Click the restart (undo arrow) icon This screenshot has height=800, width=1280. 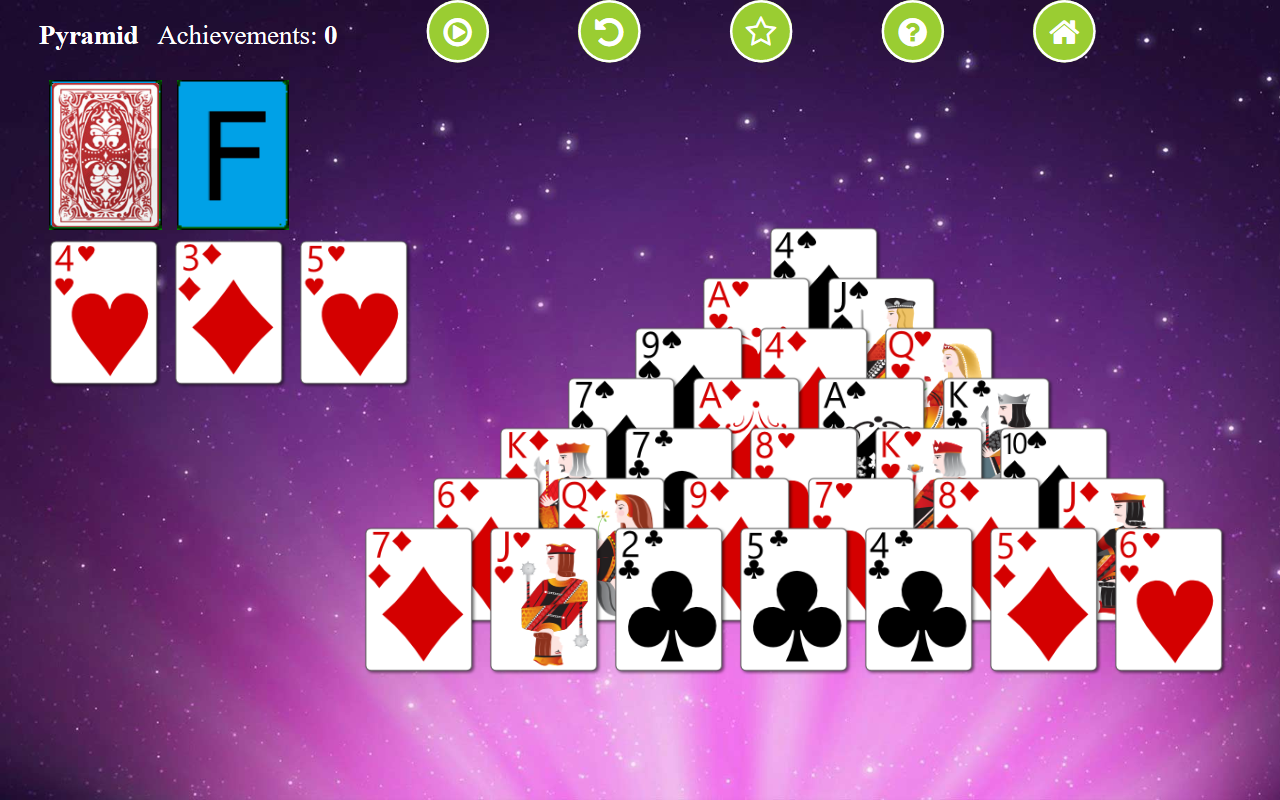coord(609,31)
